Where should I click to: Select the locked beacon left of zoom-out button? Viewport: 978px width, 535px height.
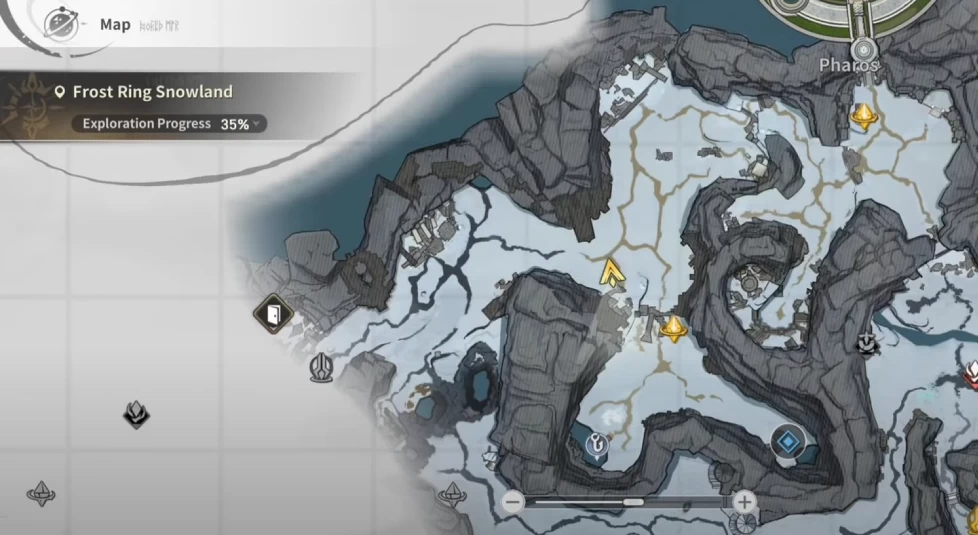(x=451, y=493)
